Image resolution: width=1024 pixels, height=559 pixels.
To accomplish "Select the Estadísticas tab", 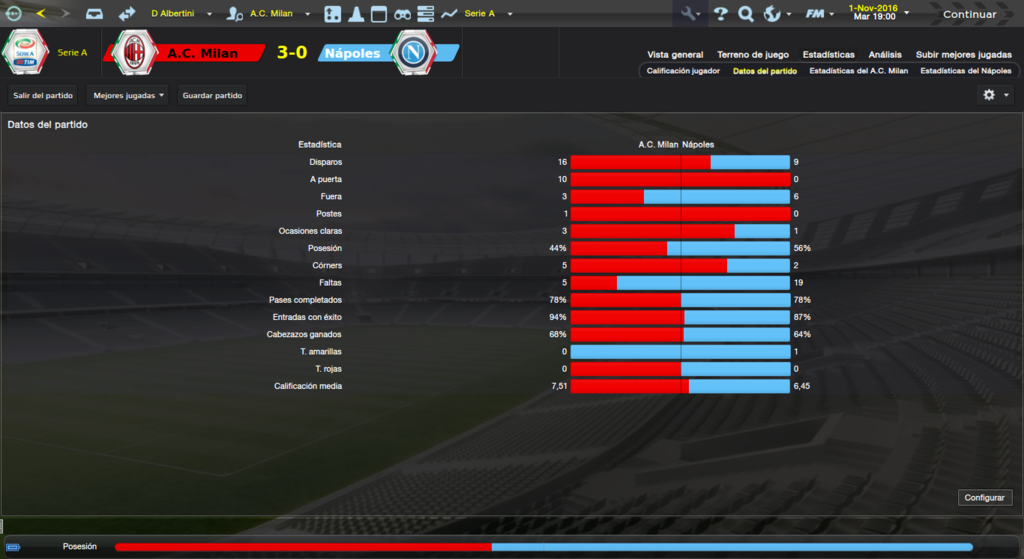I will (x=829, y=55).
